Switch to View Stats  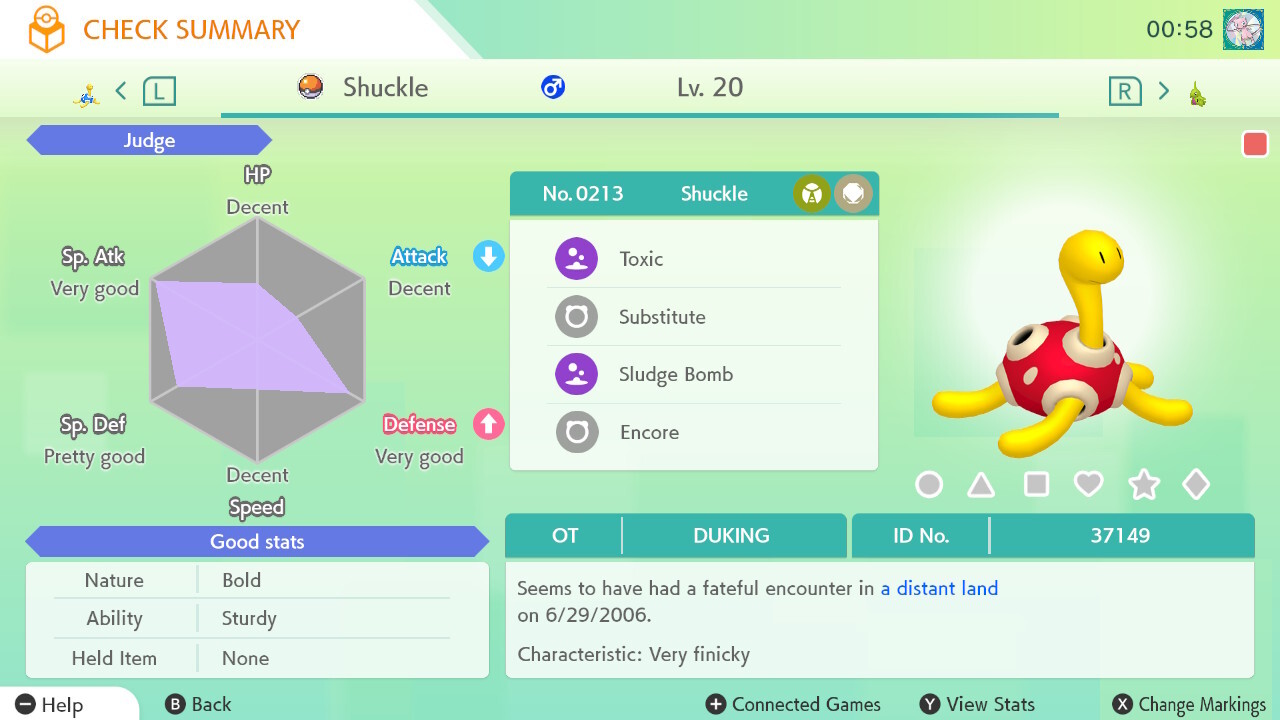click(977, 705)
